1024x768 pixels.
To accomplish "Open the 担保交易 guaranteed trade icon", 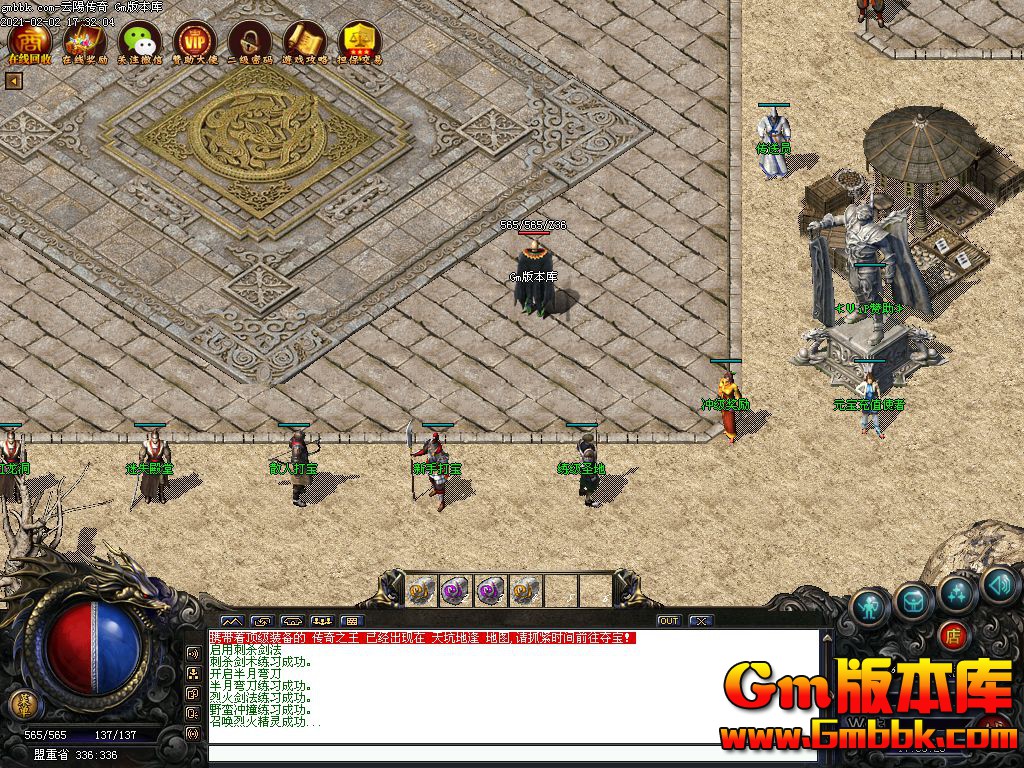I will pos(359,42).
